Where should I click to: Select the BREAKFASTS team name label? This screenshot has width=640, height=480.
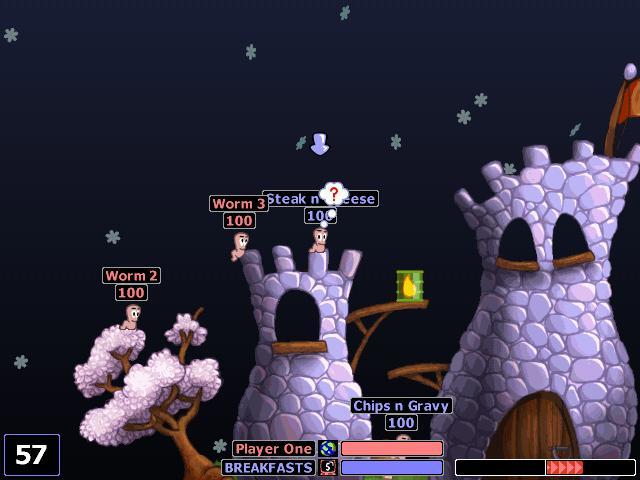tap(269, 467)
